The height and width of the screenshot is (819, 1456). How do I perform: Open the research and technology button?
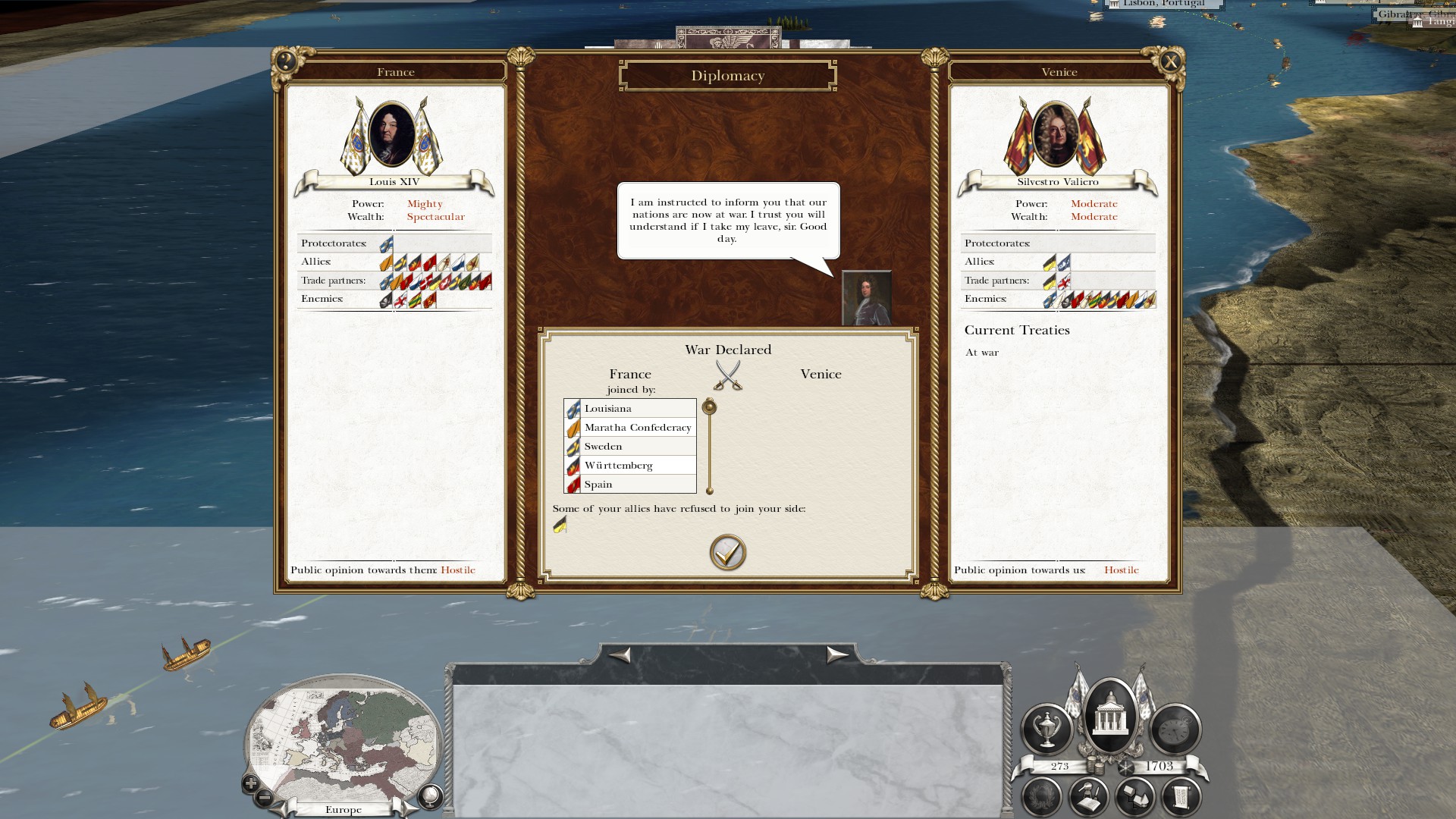pos(1088,797)
